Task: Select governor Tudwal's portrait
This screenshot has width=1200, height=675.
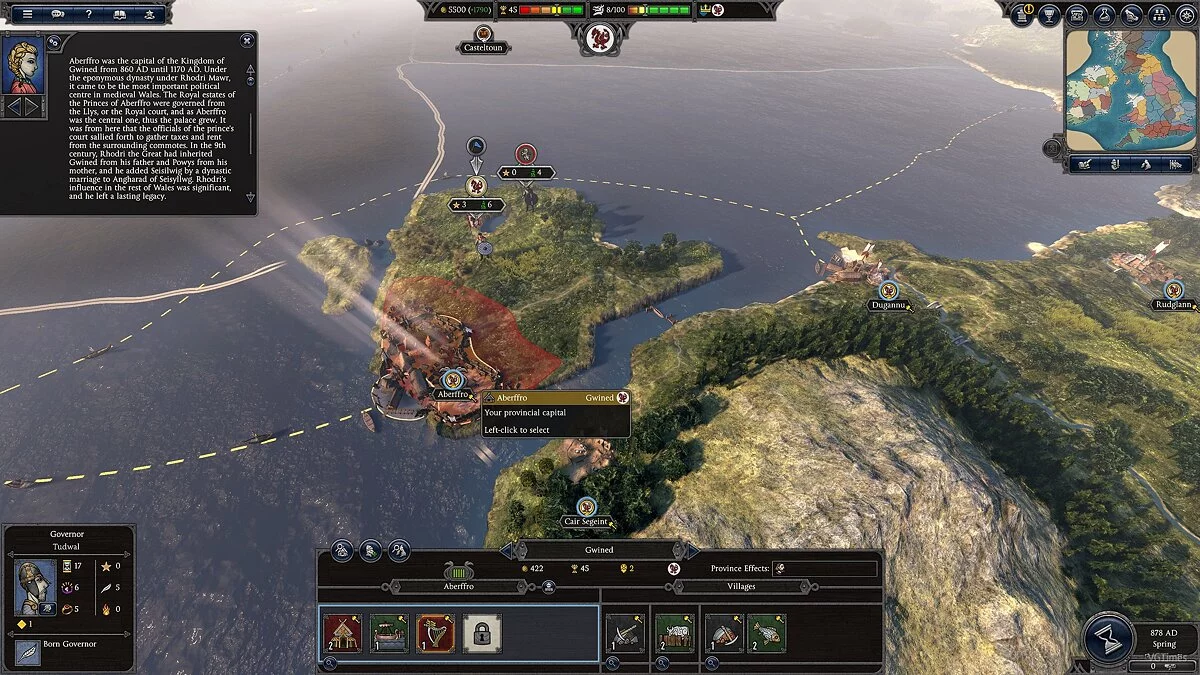Action: [34, 587]
